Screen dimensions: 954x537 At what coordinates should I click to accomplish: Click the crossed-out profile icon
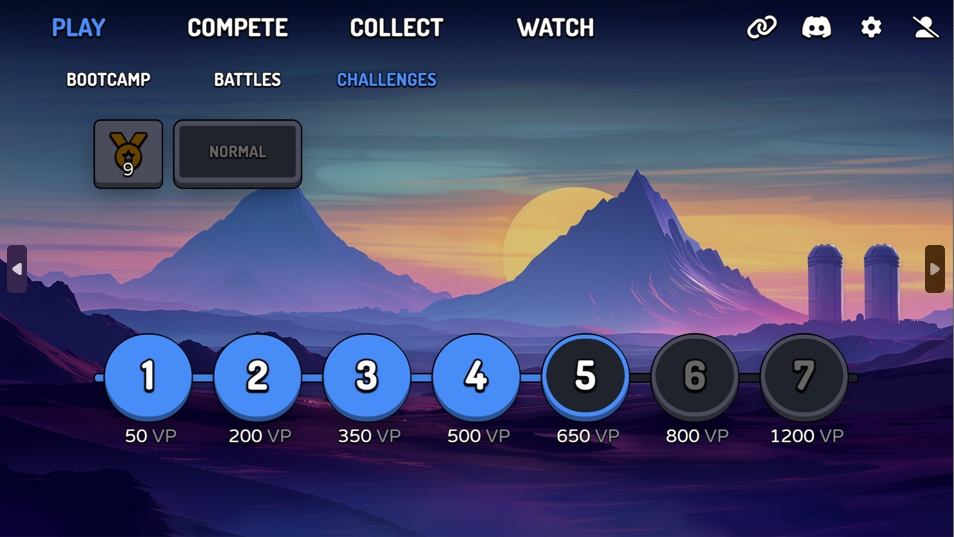pyautogui.click(x=925, y=28)
